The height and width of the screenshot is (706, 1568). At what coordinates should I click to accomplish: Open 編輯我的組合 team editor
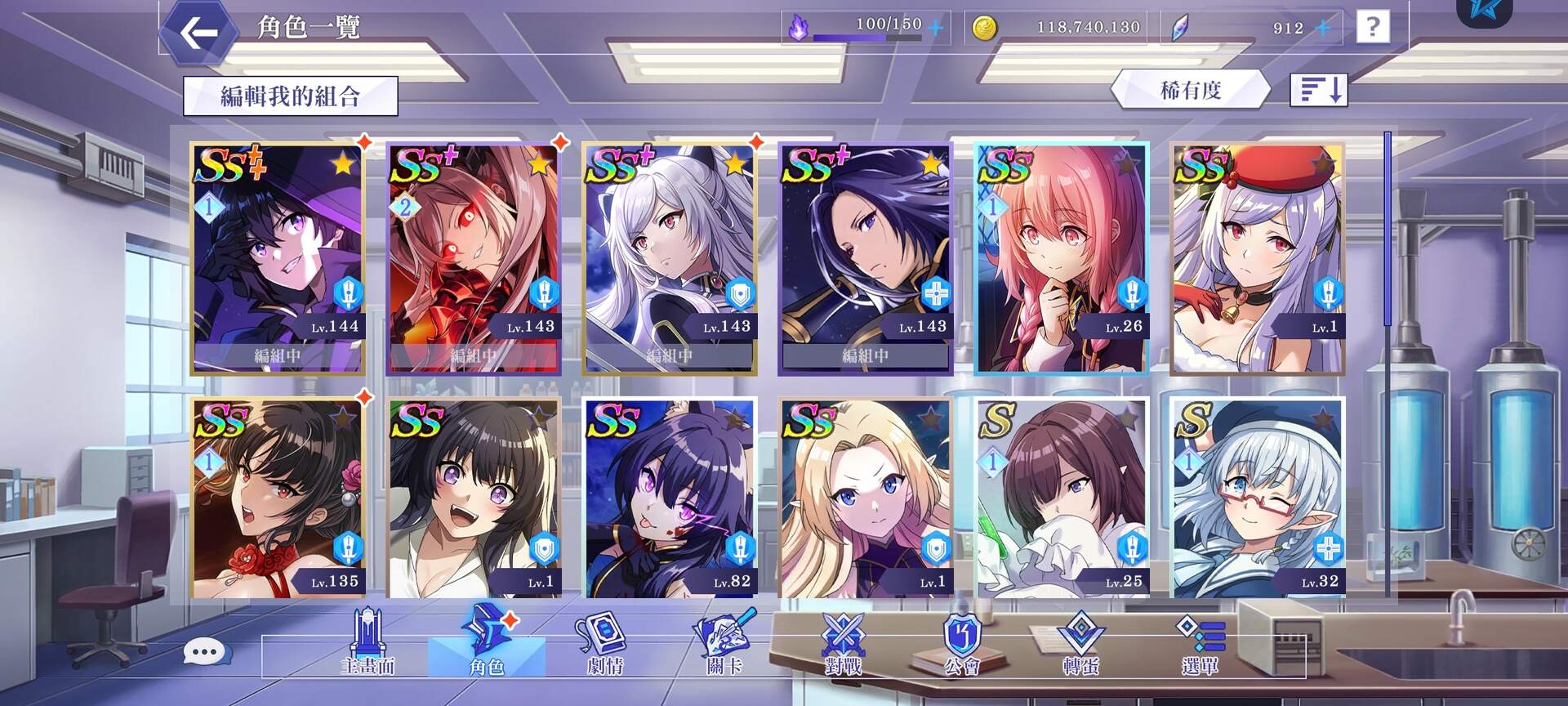290,96
